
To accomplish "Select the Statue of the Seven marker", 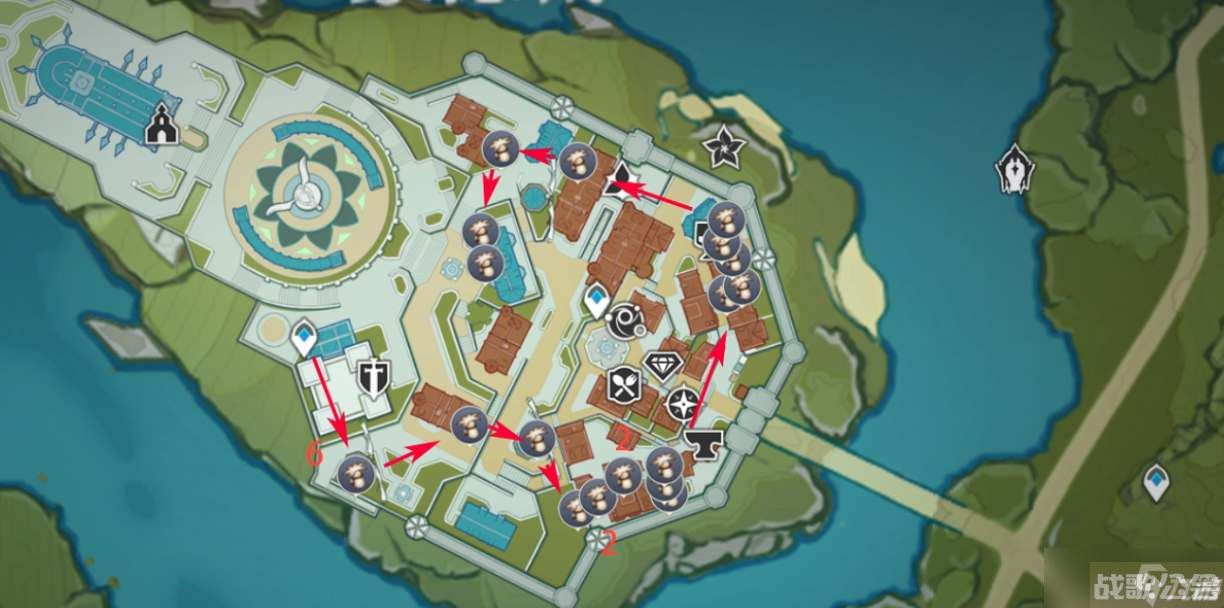I will [x=1014, y=168].
